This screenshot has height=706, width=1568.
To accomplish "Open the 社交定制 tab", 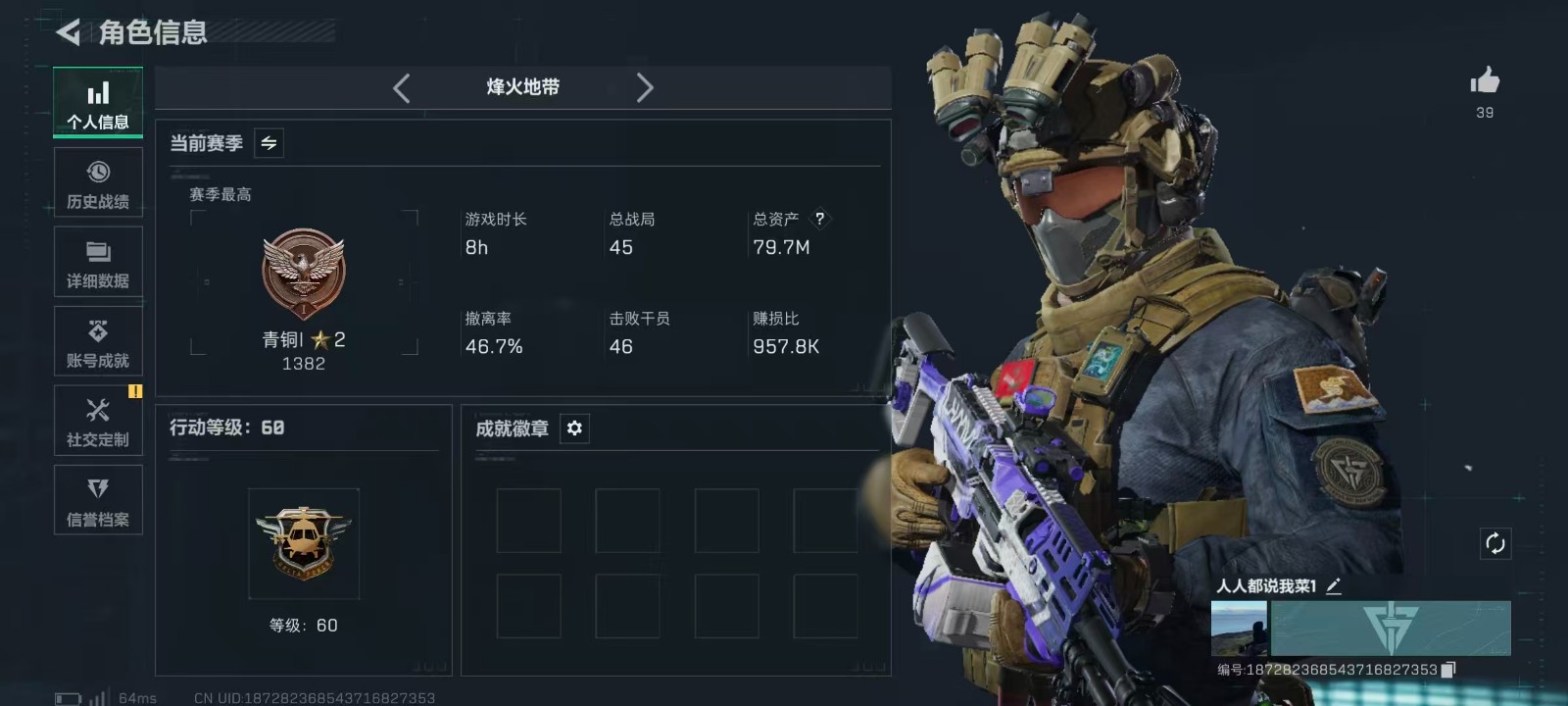I will click(98, 421).
